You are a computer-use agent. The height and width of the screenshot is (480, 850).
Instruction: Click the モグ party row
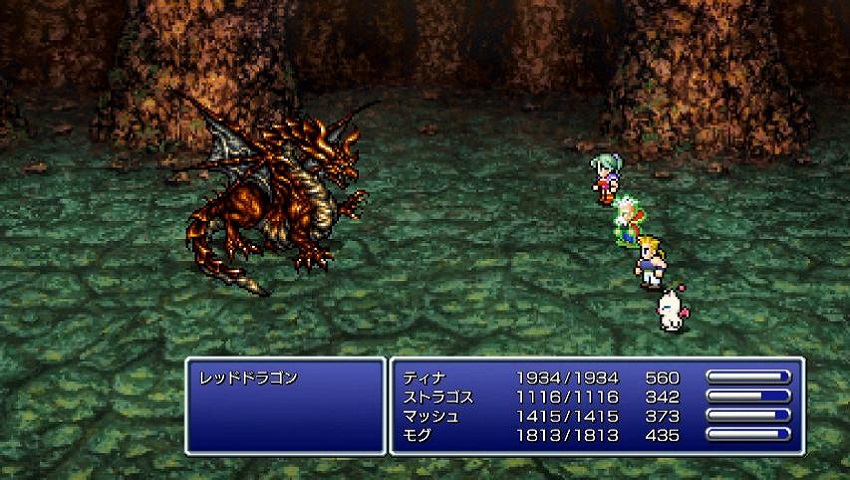419,435
